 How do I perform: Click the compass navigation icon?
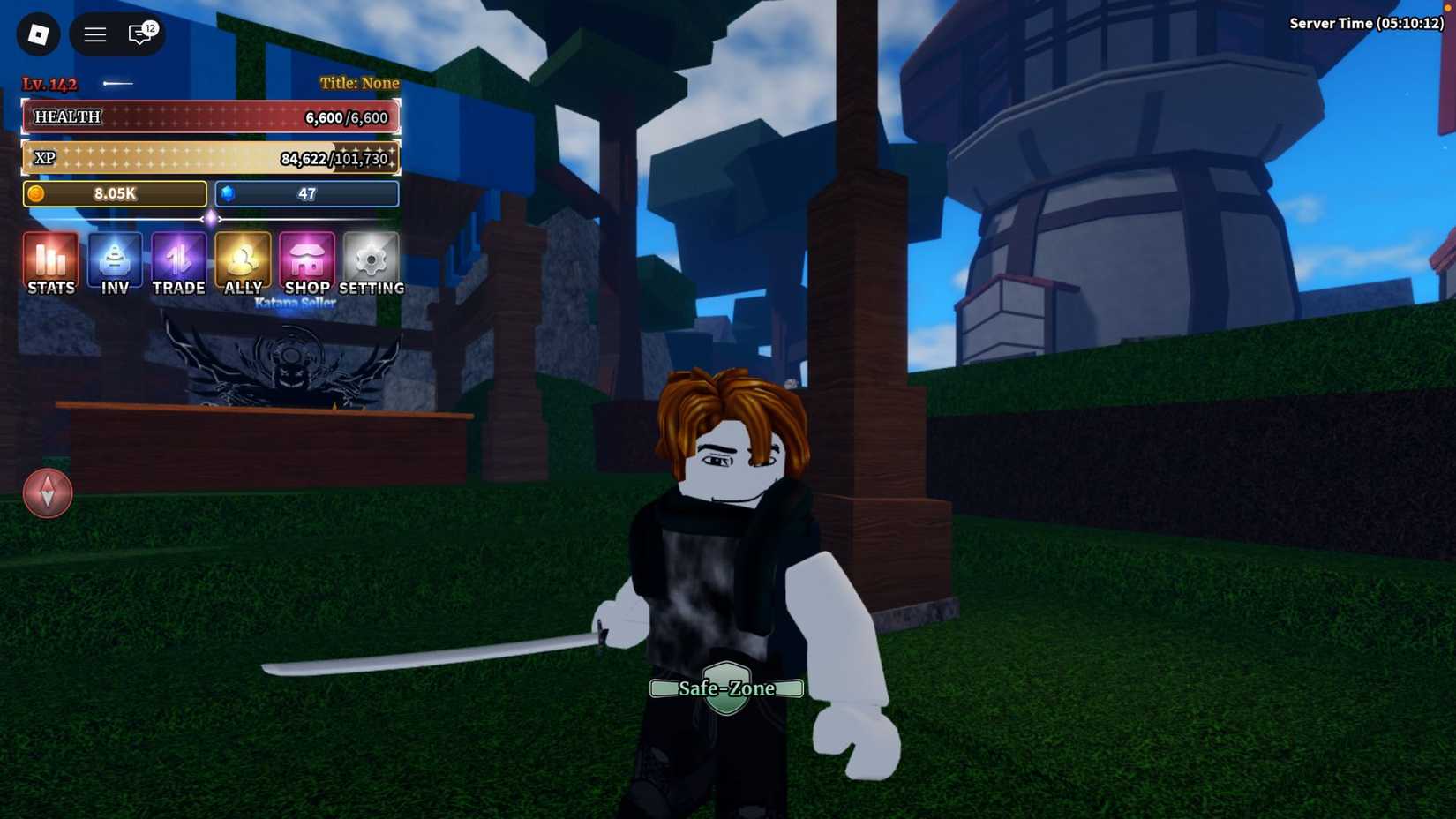48,492
